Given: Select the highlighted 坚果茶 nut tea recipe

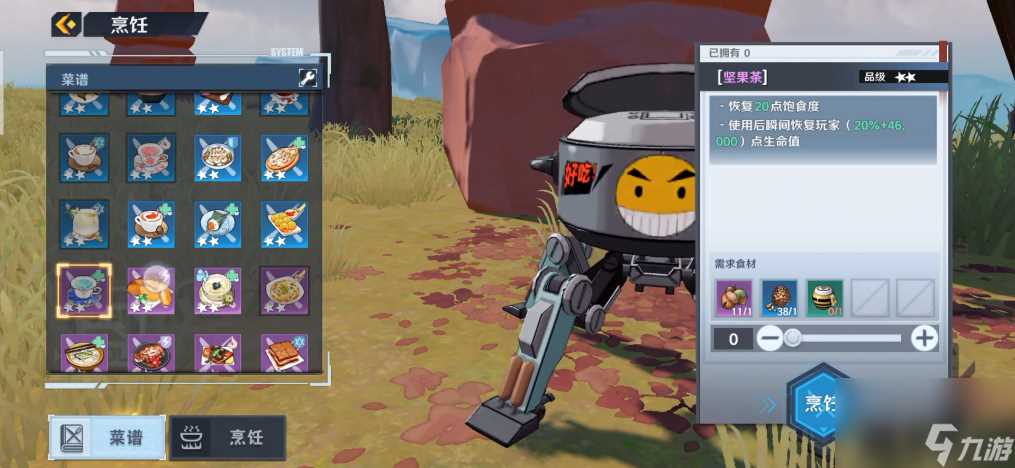Looking at the screenshot, I should pyautogui.click(x=84, y=290).
